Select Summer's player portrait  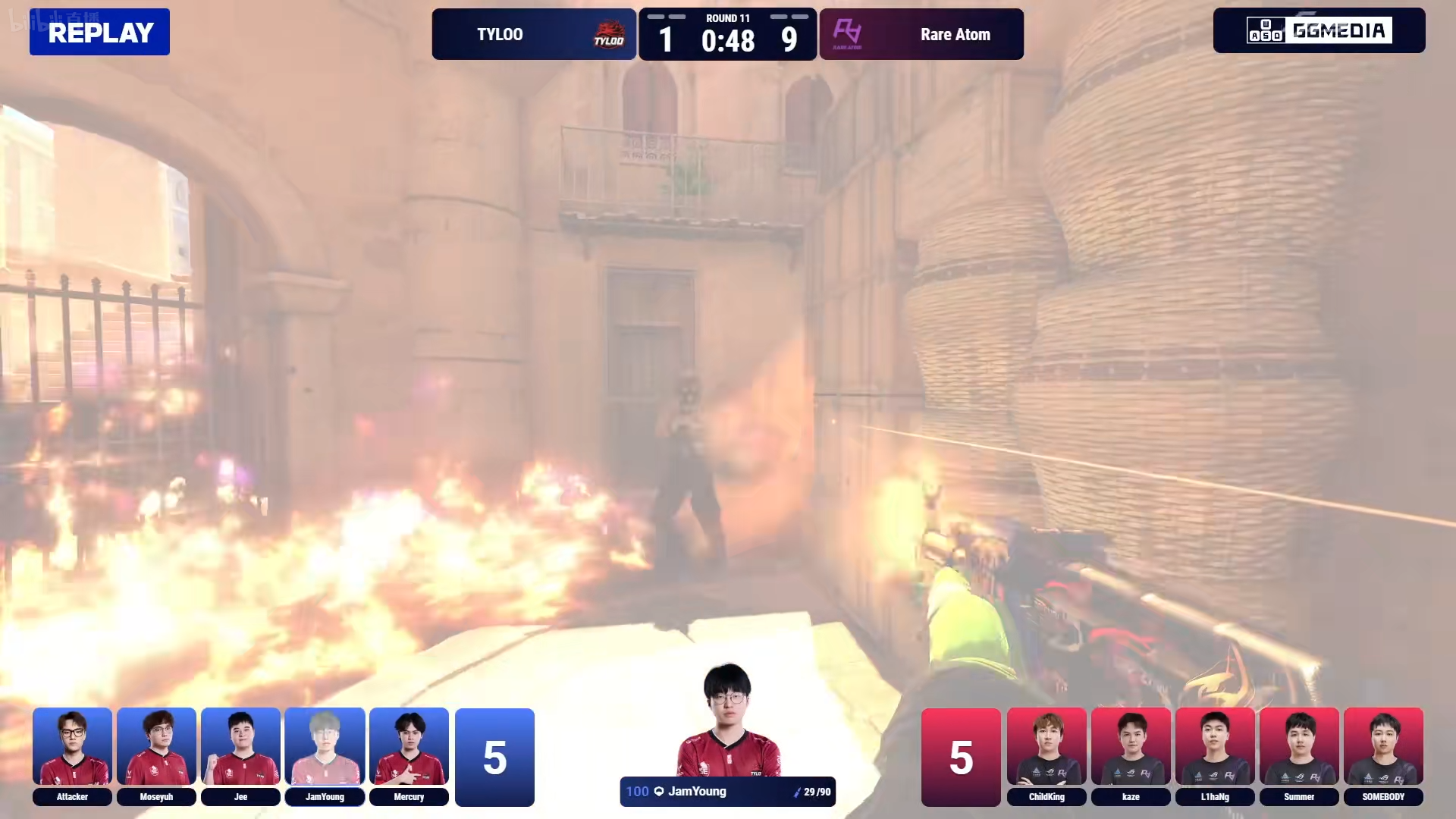tap(1299, 755)
